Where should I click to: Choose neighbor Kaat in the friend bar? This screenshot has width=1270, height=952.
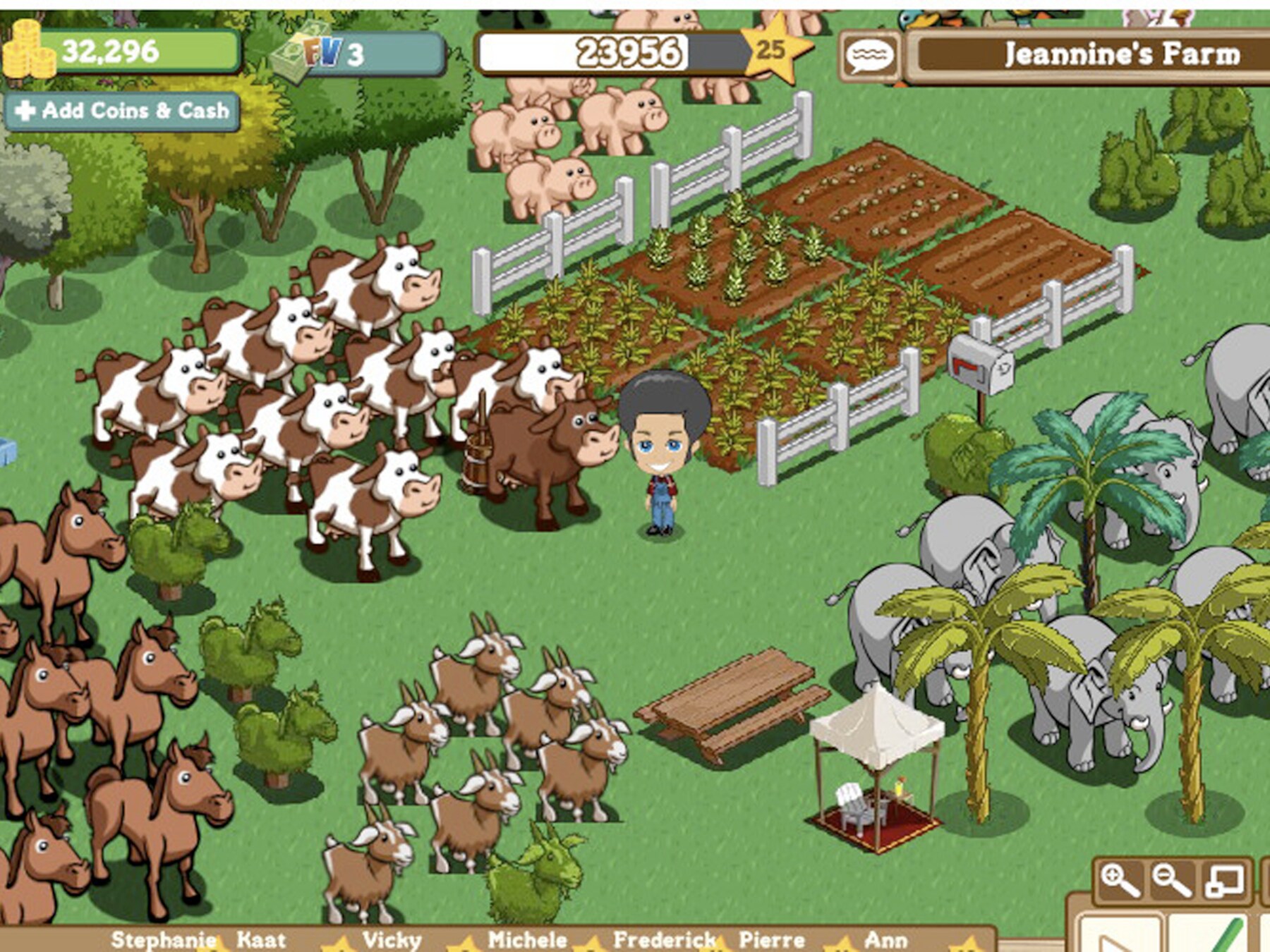pyautogui.click(x=261, y=940)
